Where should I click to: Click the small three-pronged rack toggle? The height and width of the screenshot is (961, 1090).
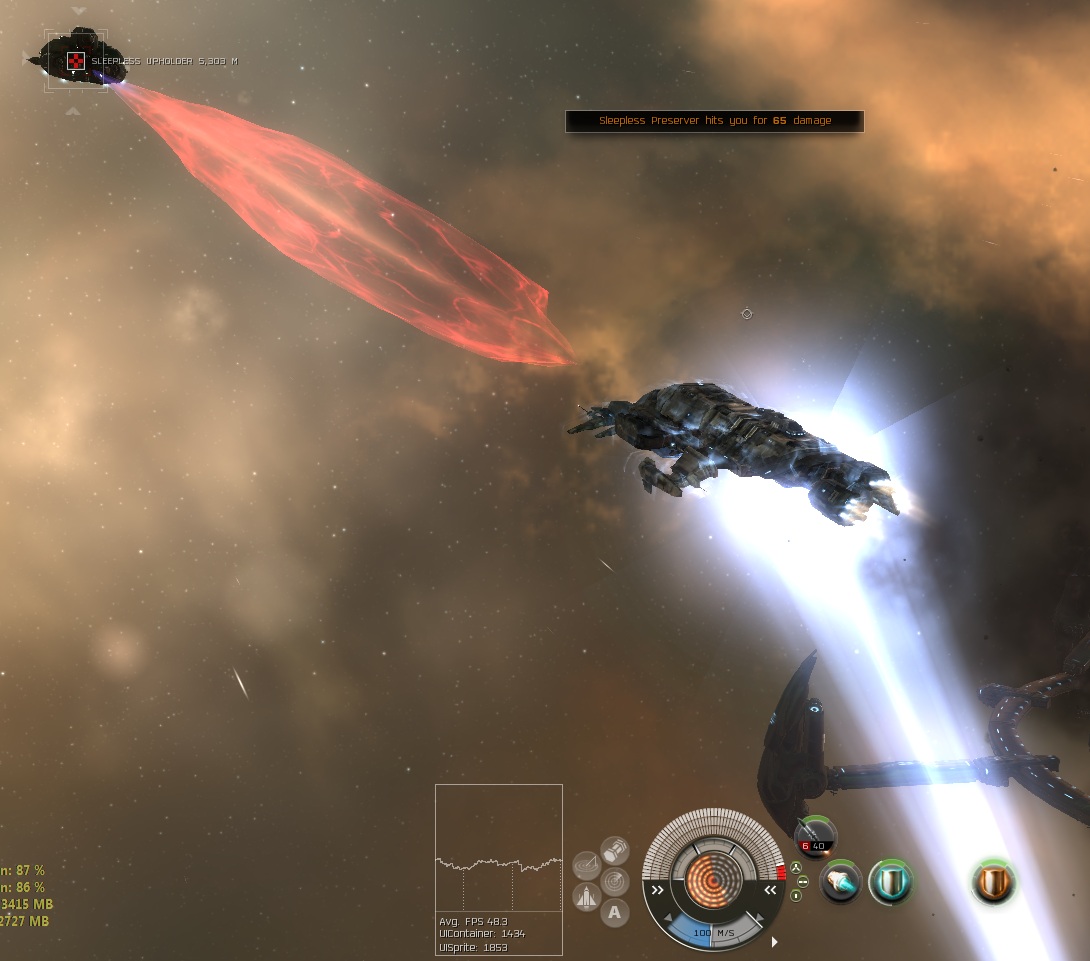(x=797, y=868)
